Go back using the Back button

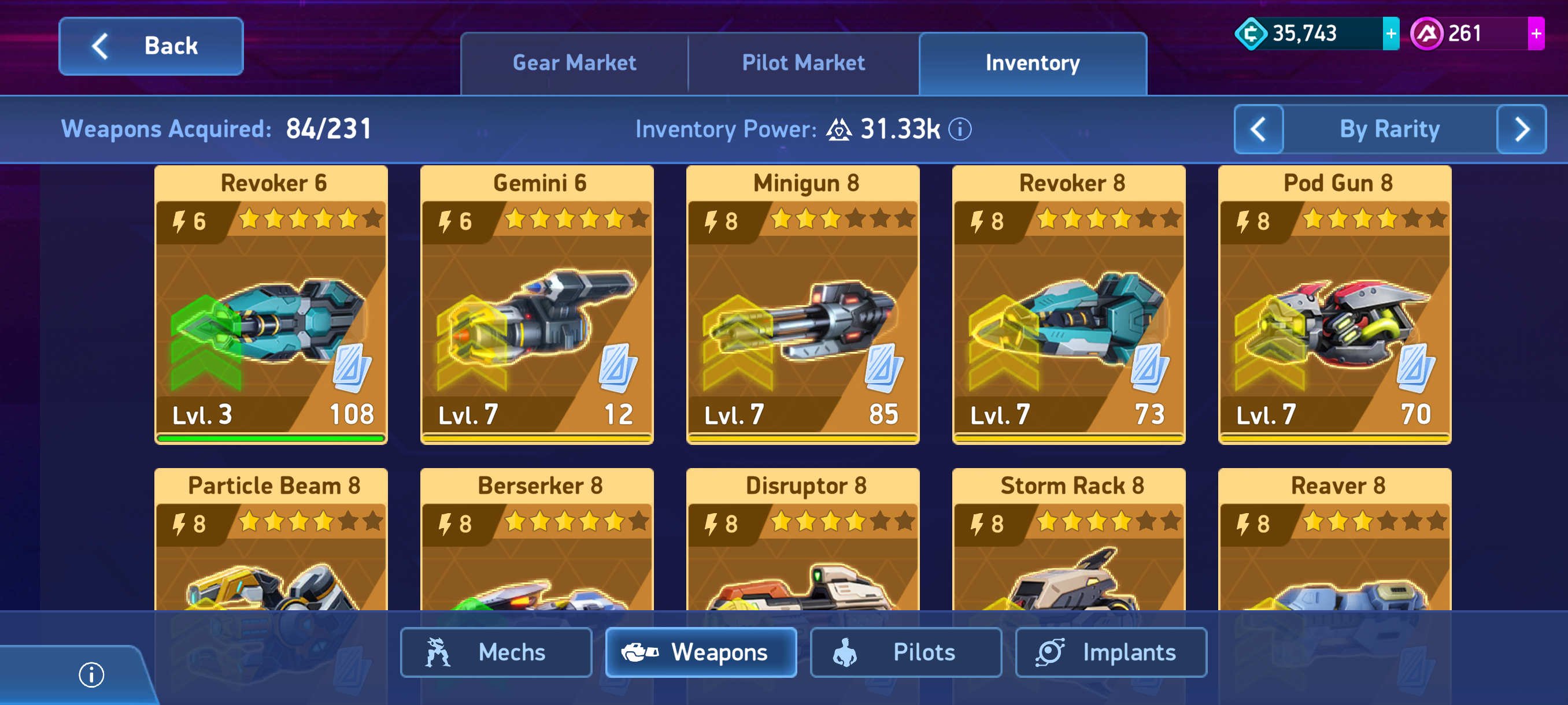coord(151,46)
